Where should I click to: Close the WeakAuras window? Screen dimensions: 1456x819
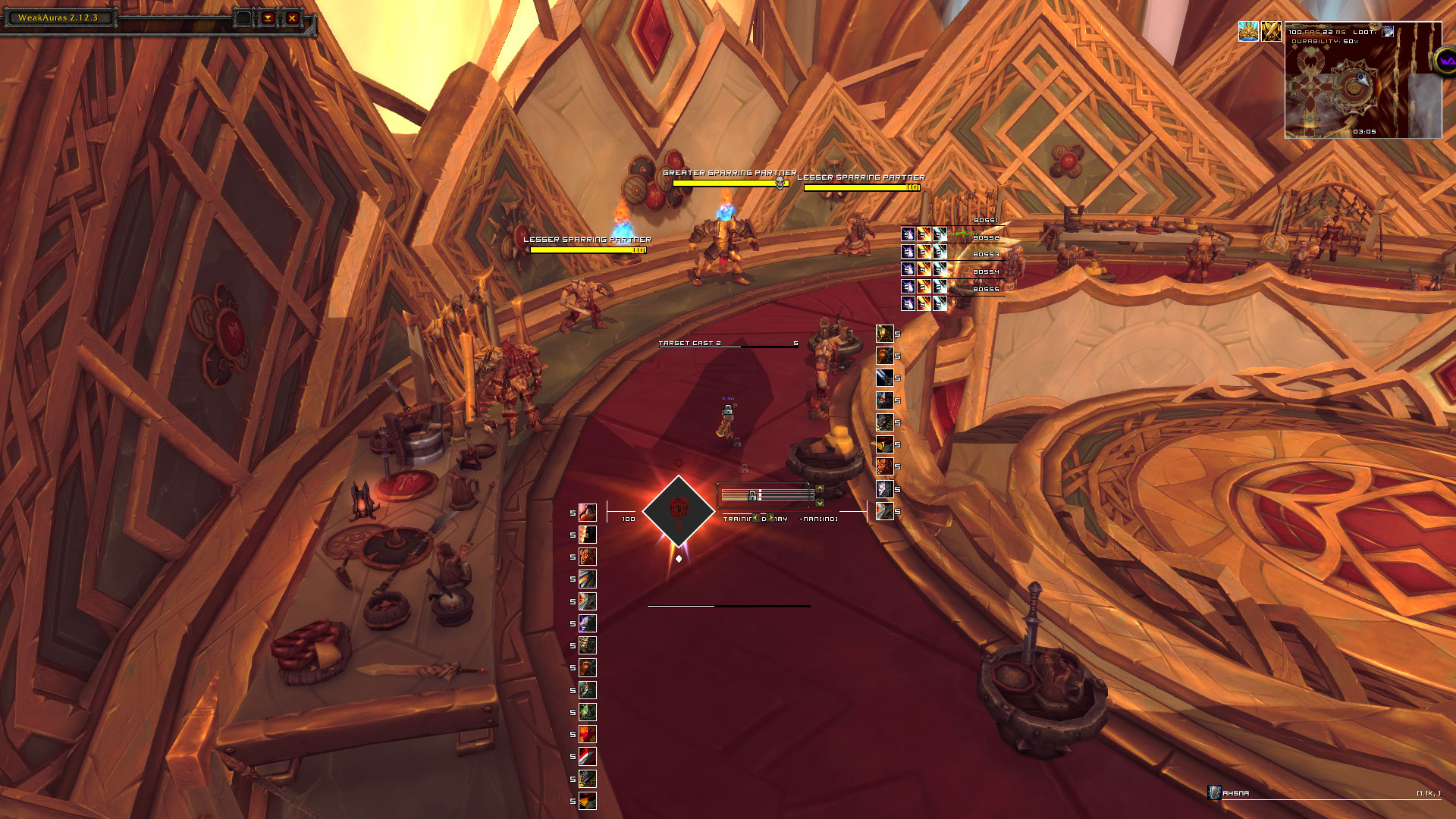(292, 18)
